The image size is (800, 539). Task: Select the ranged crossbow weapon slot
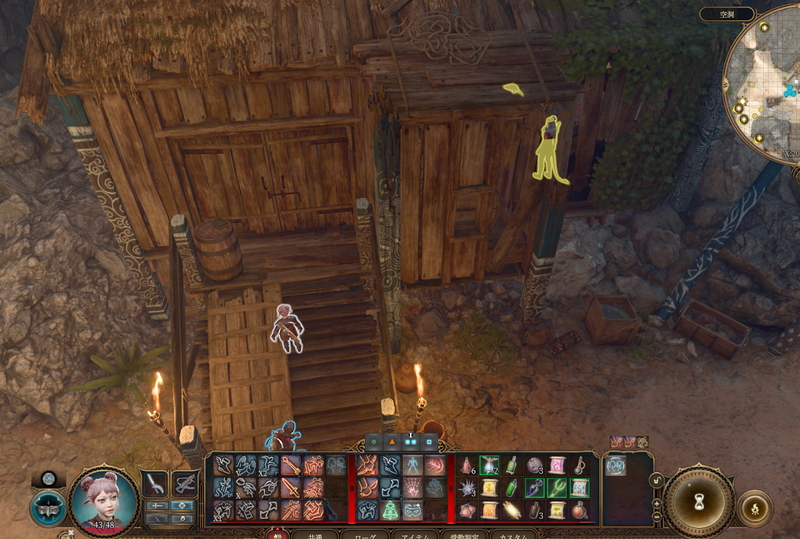(x=185, y=484)
